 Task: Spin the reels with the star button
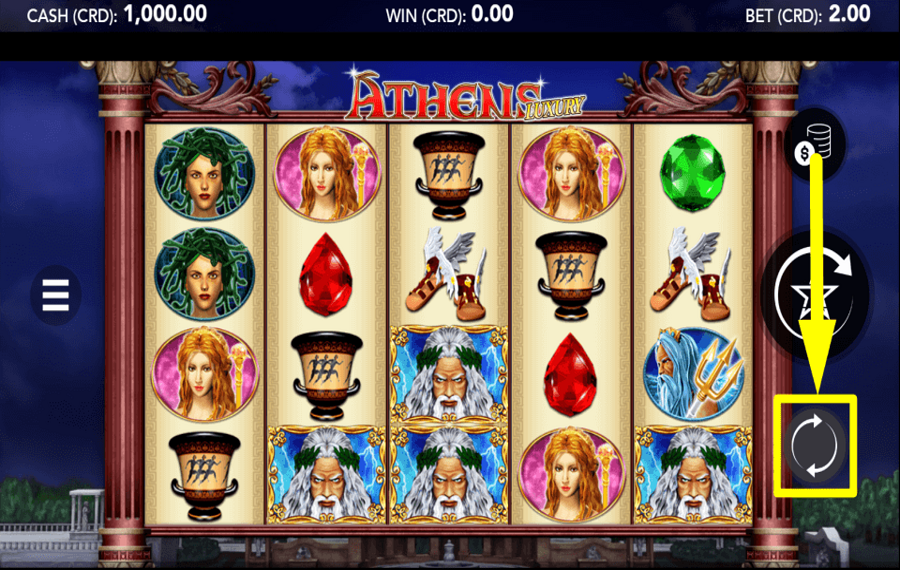point(815,292)
